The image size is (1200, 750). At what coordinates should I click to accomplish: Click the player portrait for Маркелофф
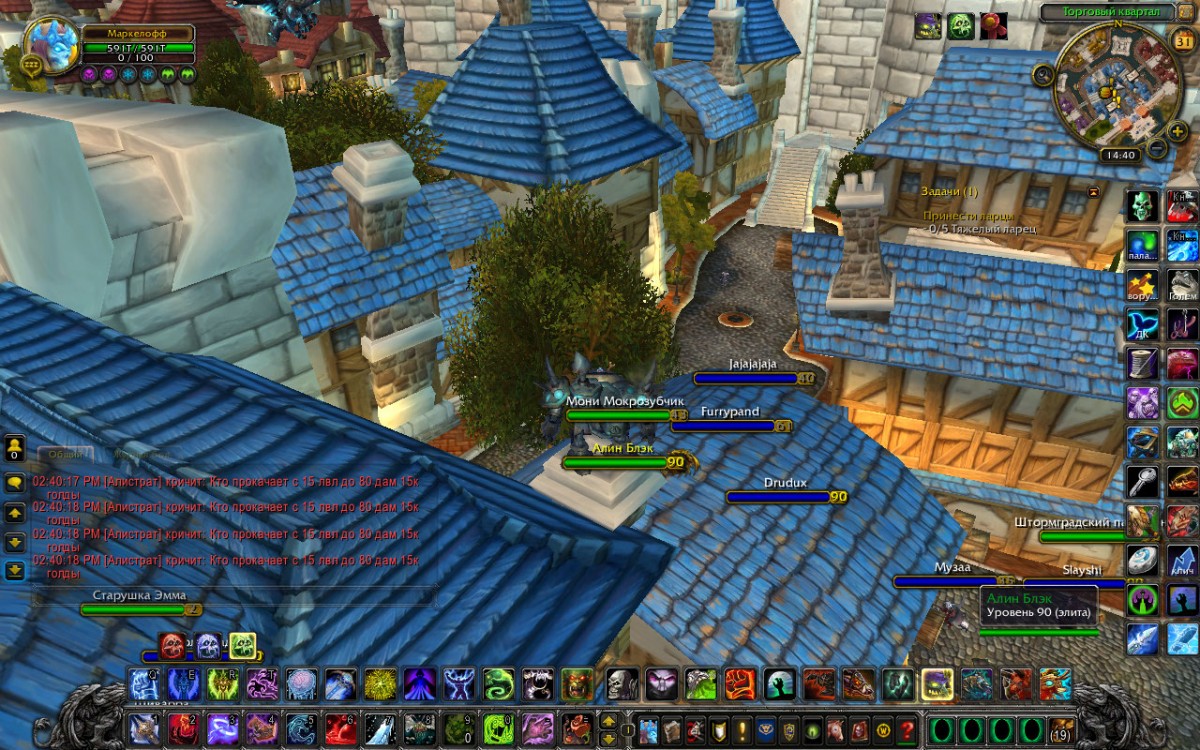click(52, 42)
